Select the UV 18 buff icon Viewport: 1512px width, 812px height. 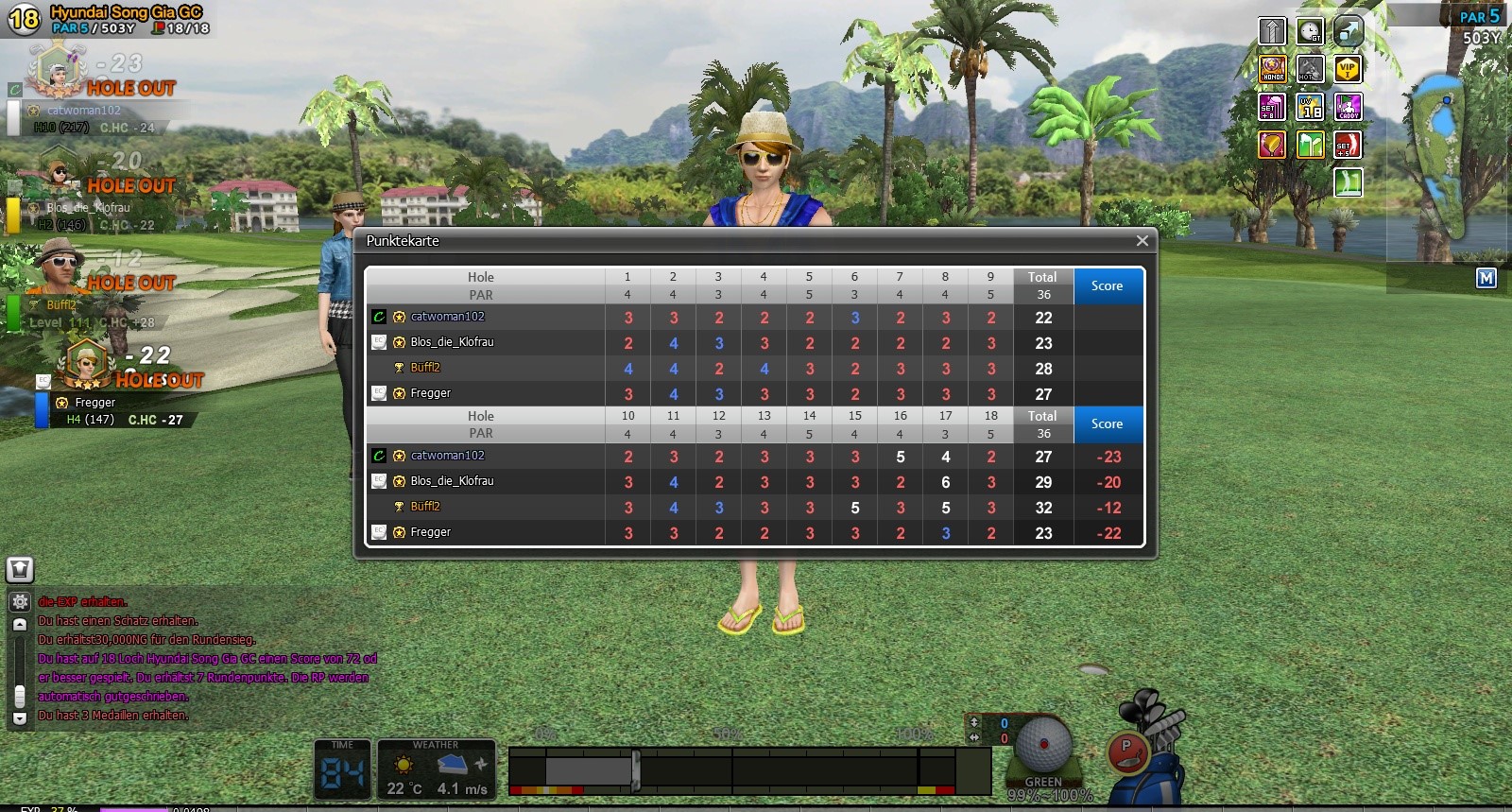[1310, 107]
